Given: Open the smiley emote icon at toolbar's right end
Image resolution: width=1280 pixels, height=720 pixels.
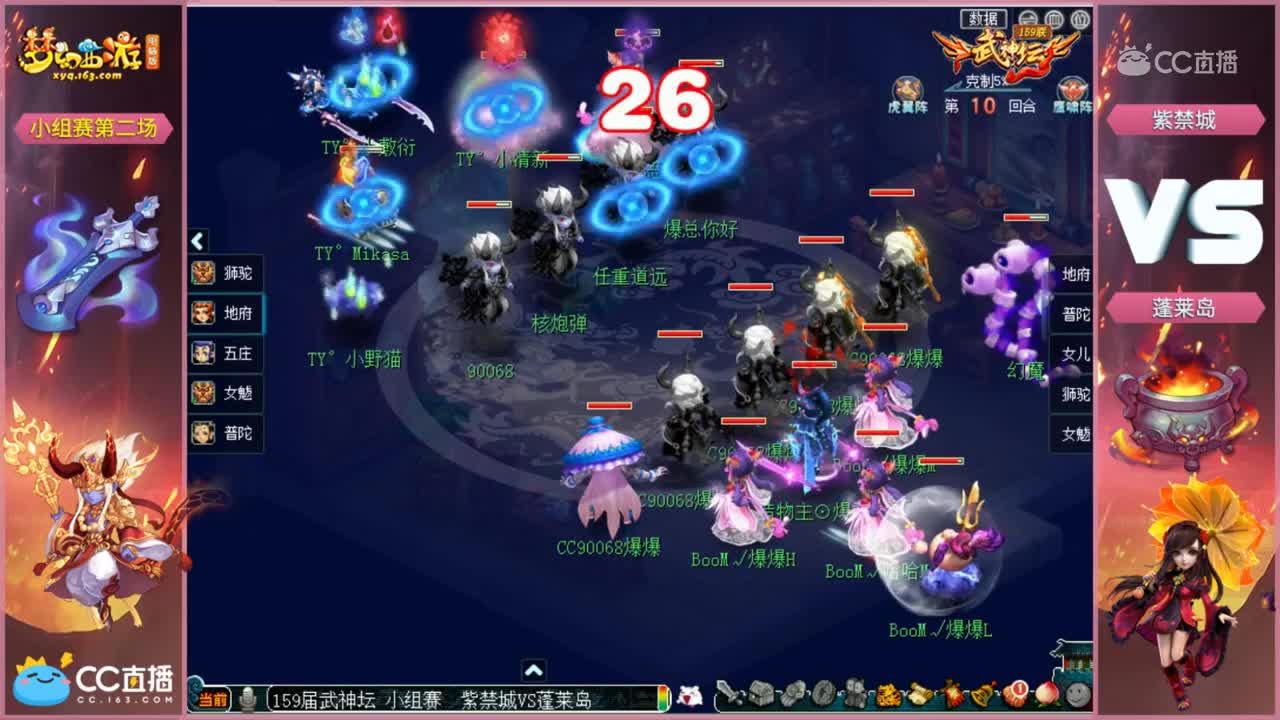Looking at the screenshot, I should pyautogui.click(x=1078, y=694).
